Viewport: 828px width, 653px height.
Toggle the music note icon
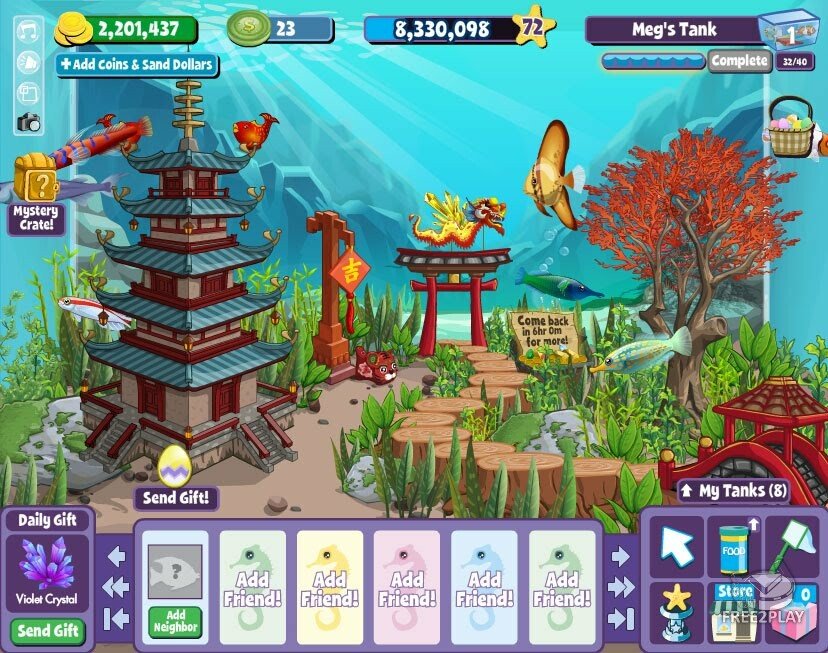(28, 35)
